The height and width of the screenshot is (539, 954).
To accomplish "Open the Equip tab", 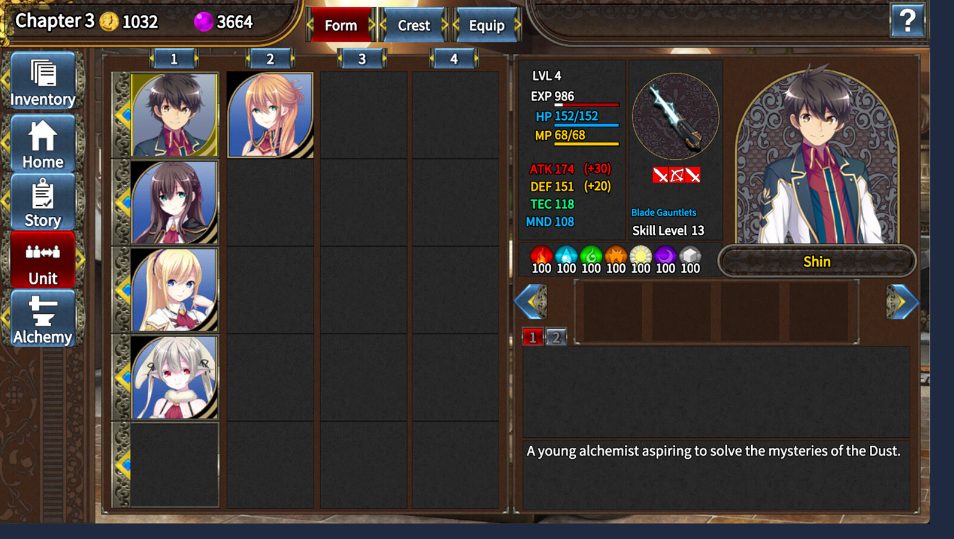I will 487,25.
